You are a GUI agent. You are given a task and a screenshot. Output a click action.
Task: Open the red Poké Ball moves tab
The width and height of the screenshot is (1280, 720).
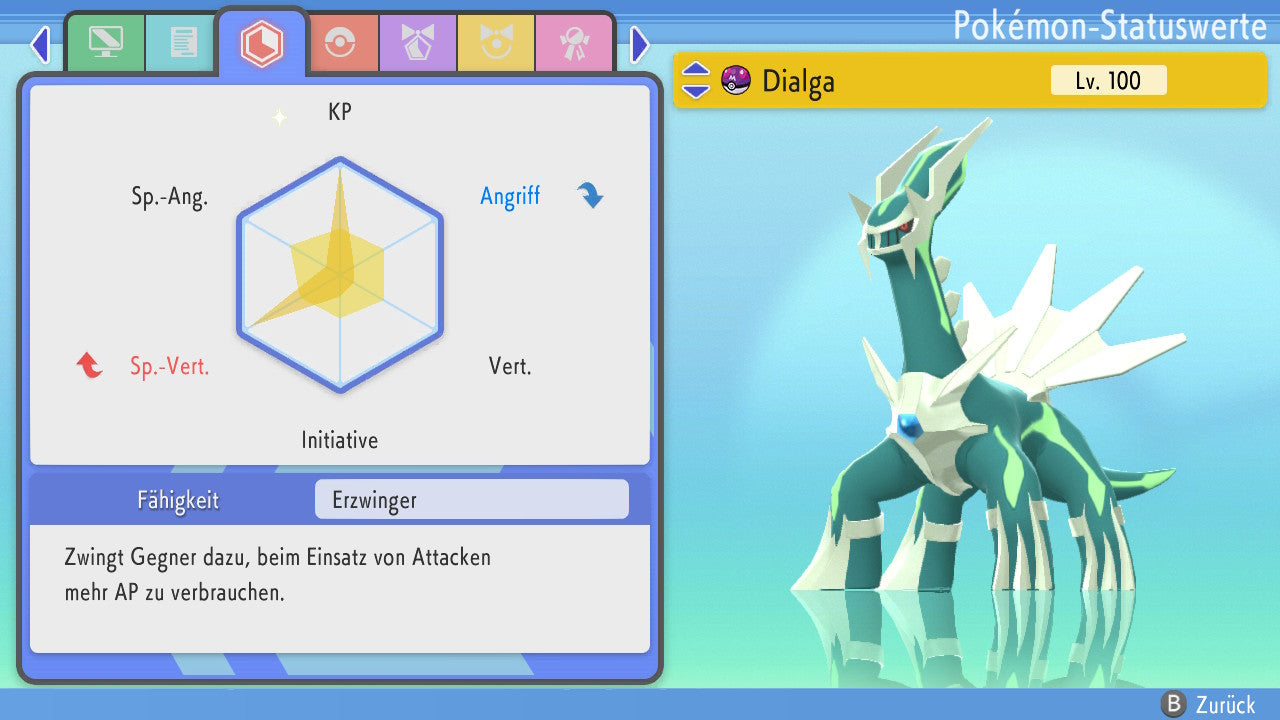[340, 42]
